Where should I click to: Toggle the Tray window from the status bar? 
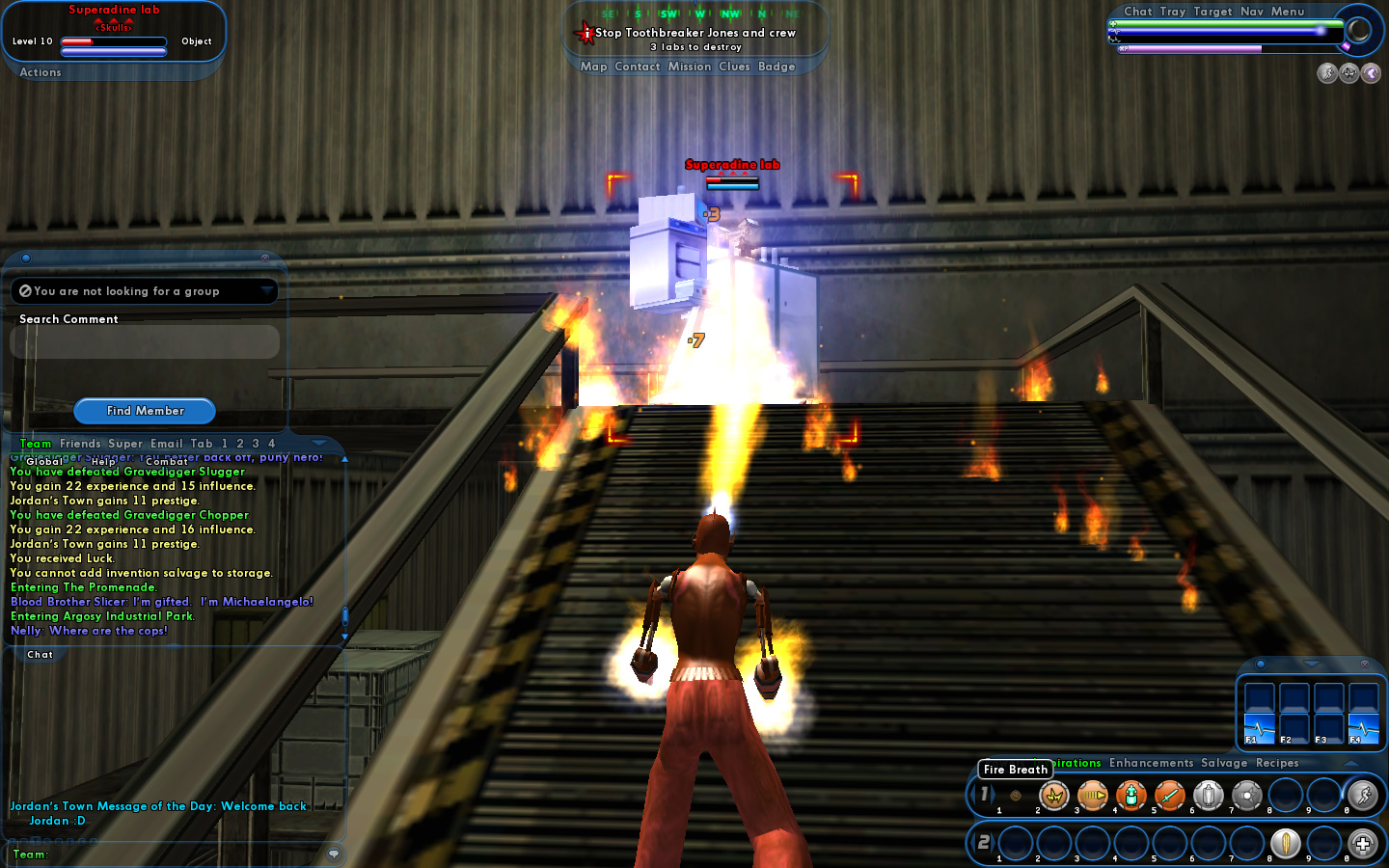(1173, 12)
